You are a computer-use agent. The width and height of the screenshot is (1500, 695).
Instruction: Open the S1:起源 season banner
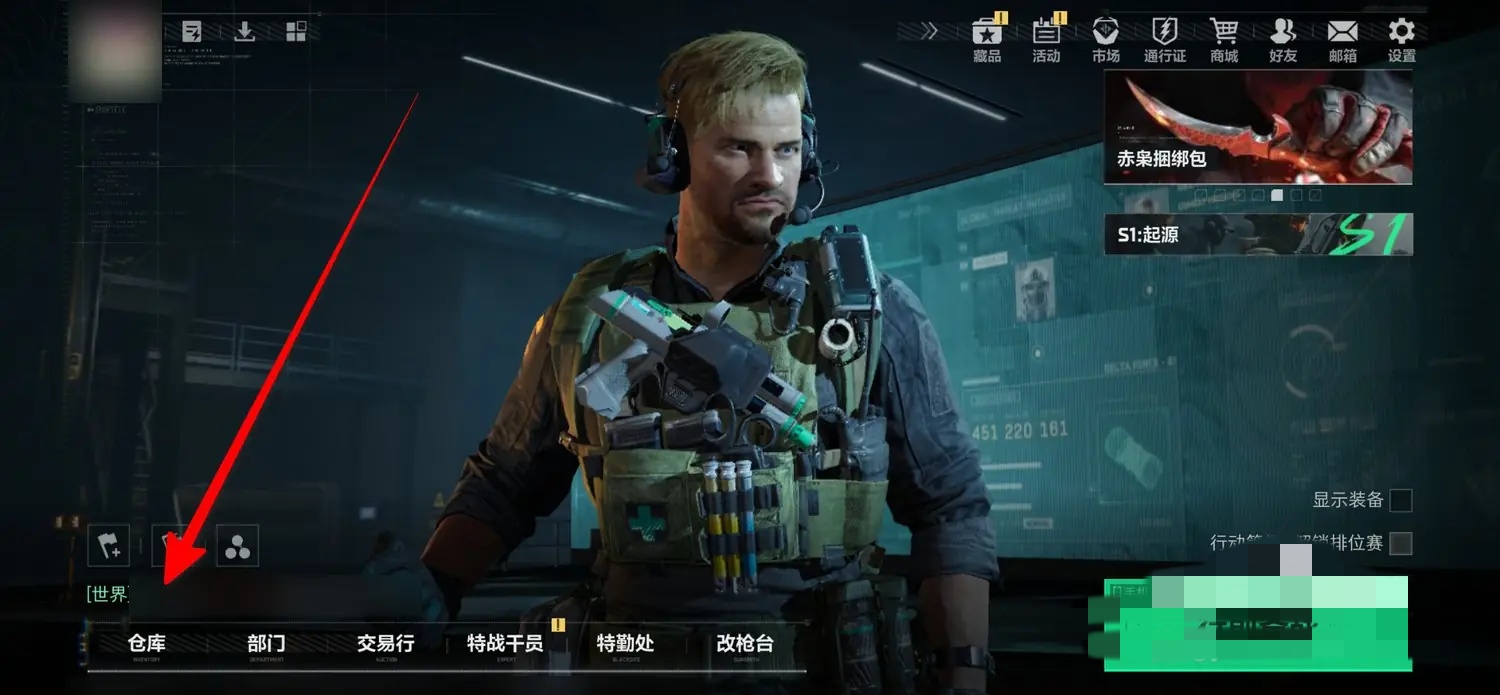click(x=1258, y=234)
